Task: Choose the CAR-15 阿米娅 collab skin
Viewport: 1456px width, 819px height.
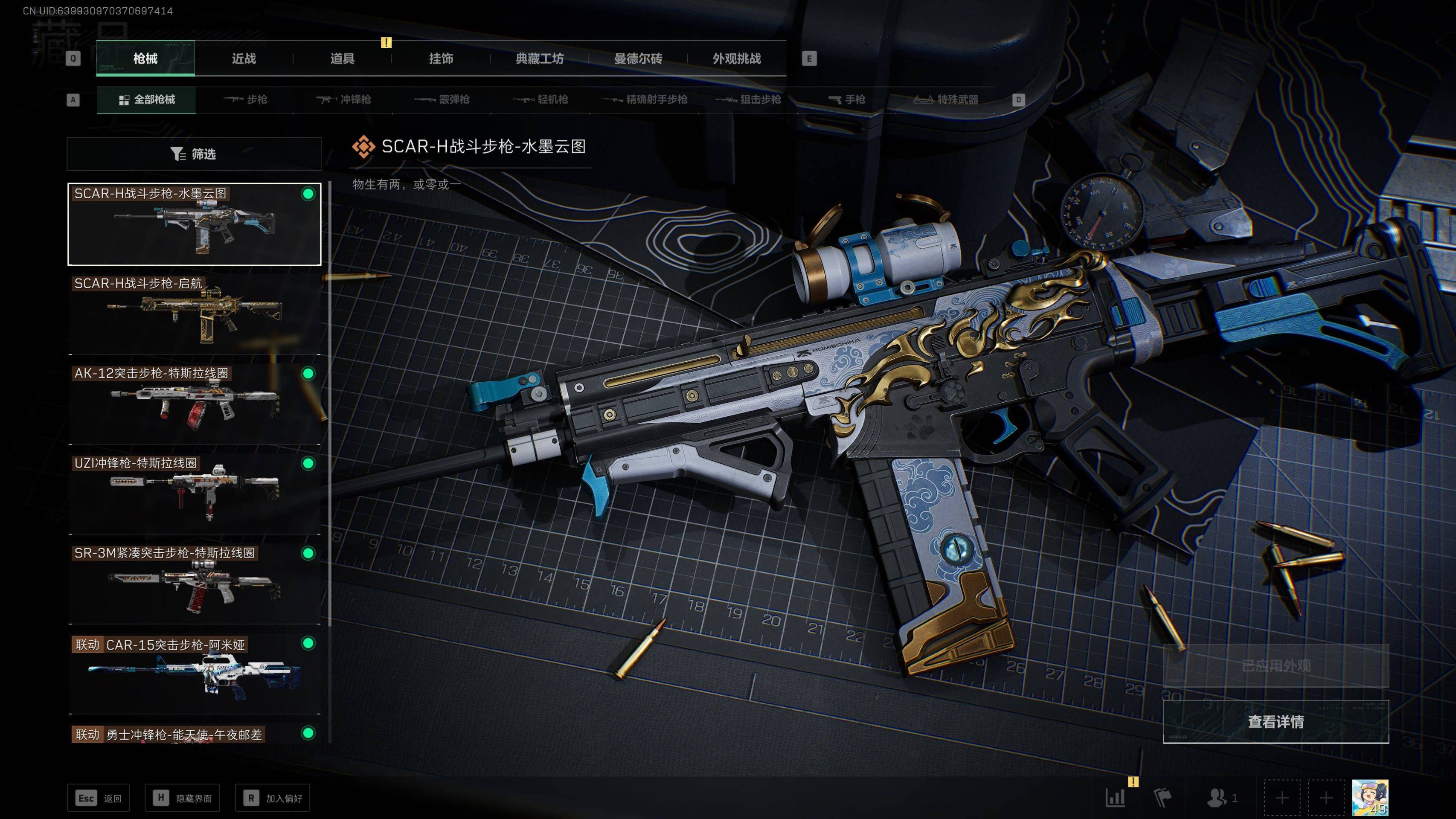Action: click(195, 674)
